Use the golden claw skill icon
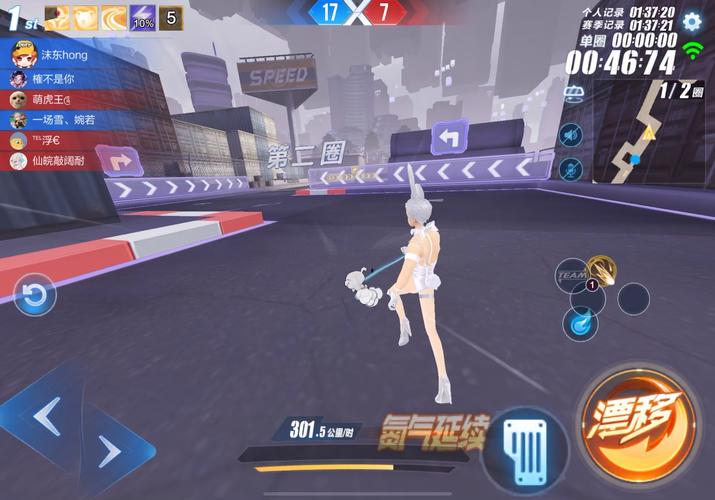 pos(602,267)
